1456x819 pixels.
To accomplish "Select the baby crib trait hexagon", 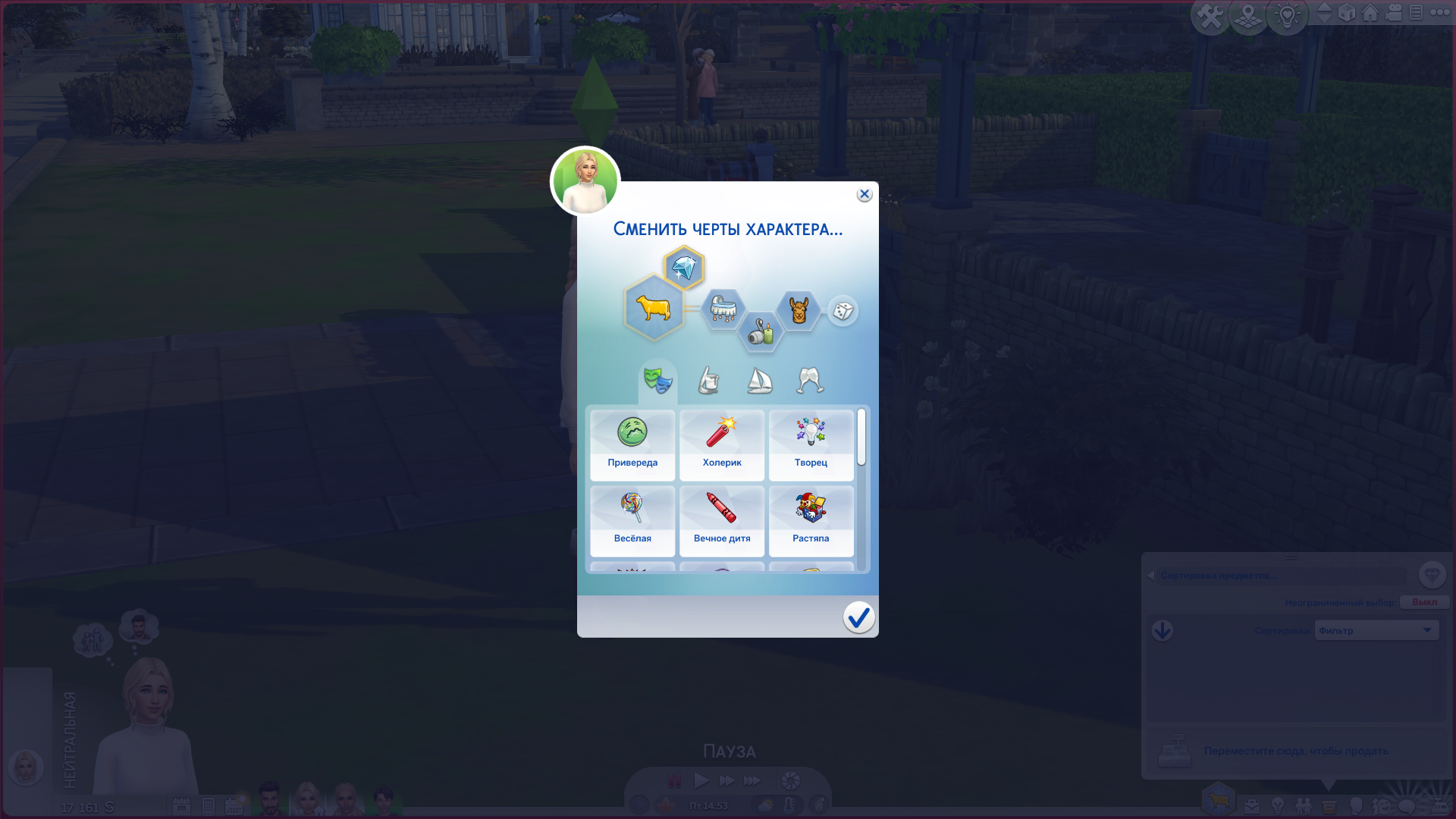I will pyautogui.click(x=722, y=309).
